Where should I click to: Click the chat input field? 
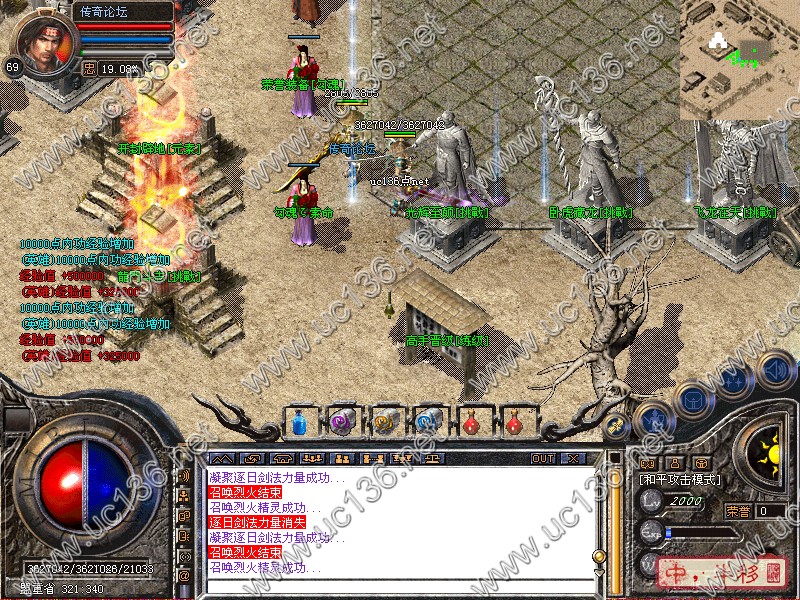click(x=400, y=585)
